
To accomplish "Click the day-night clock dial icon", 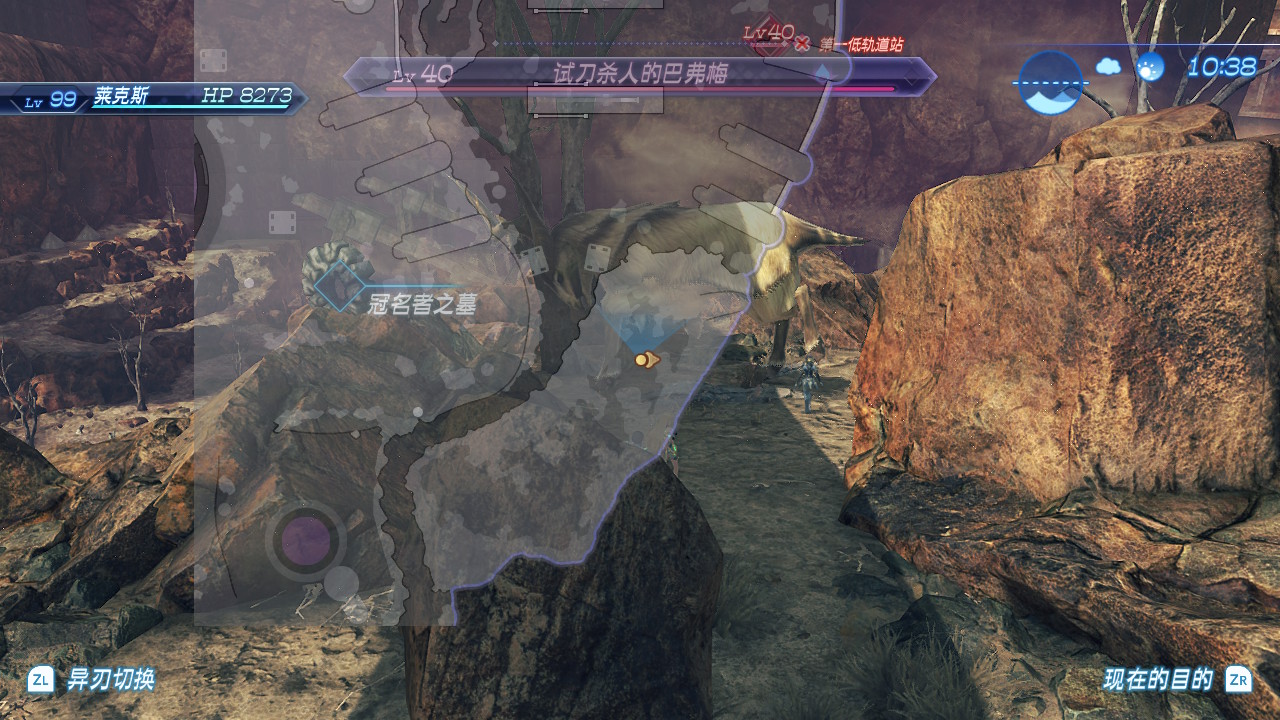I will coord(1050,83).
